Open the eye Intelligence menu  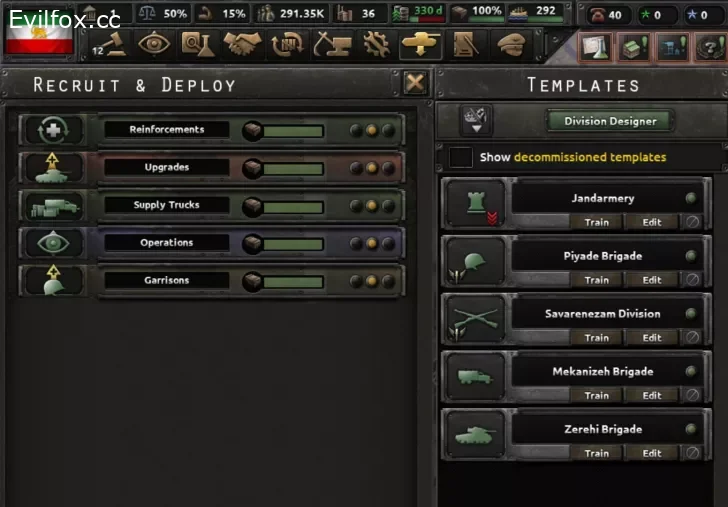154,44
